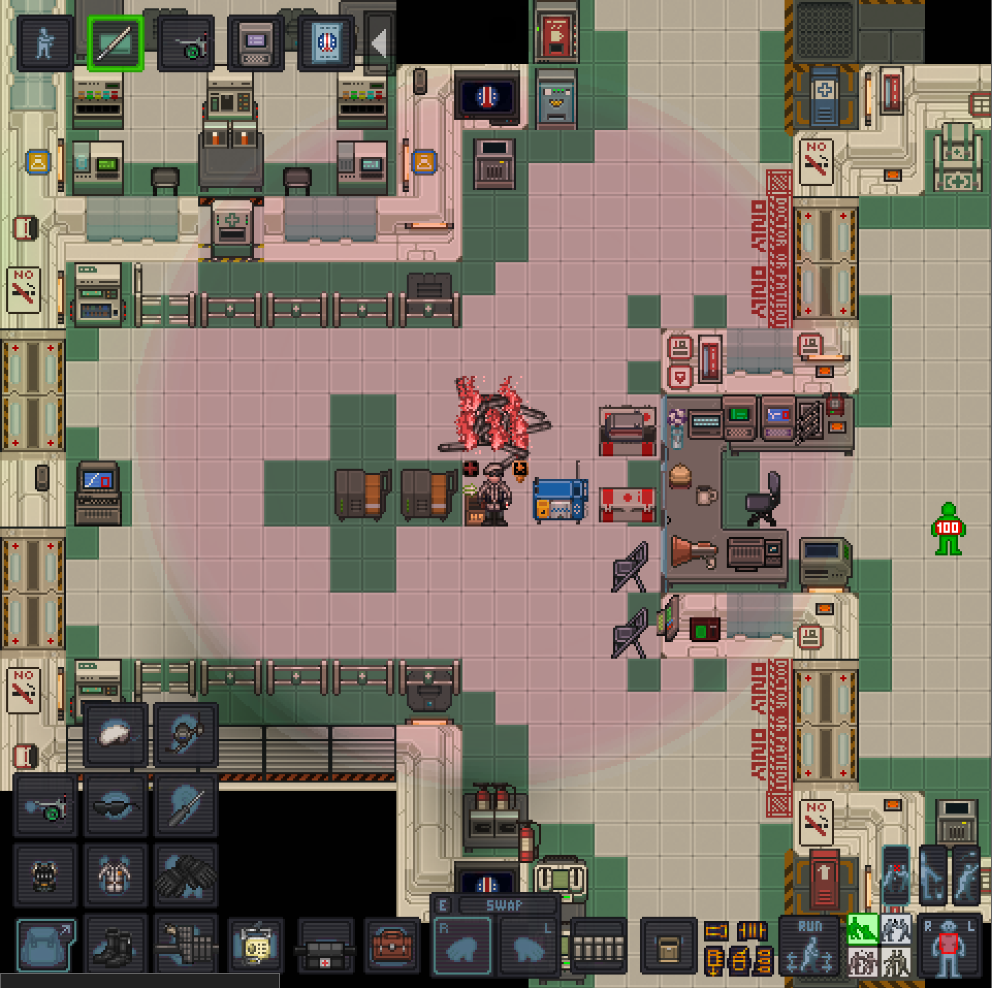992x988 pixels.
Task: Select the black gloves slot
Action: [186, 874]
